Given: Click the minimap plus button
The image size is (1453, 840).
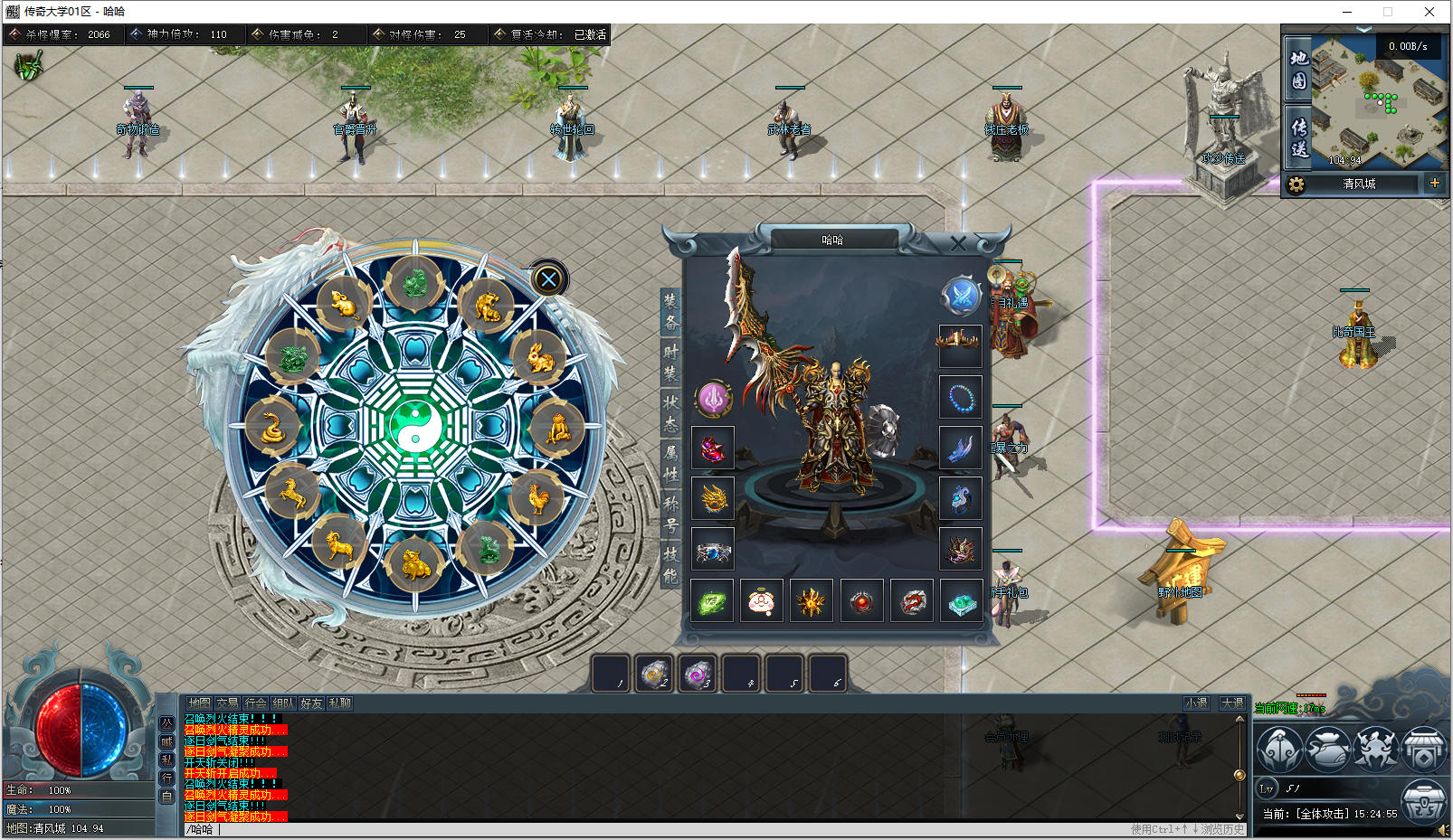Looking at the screenshot, I should tap(1434, 184).
